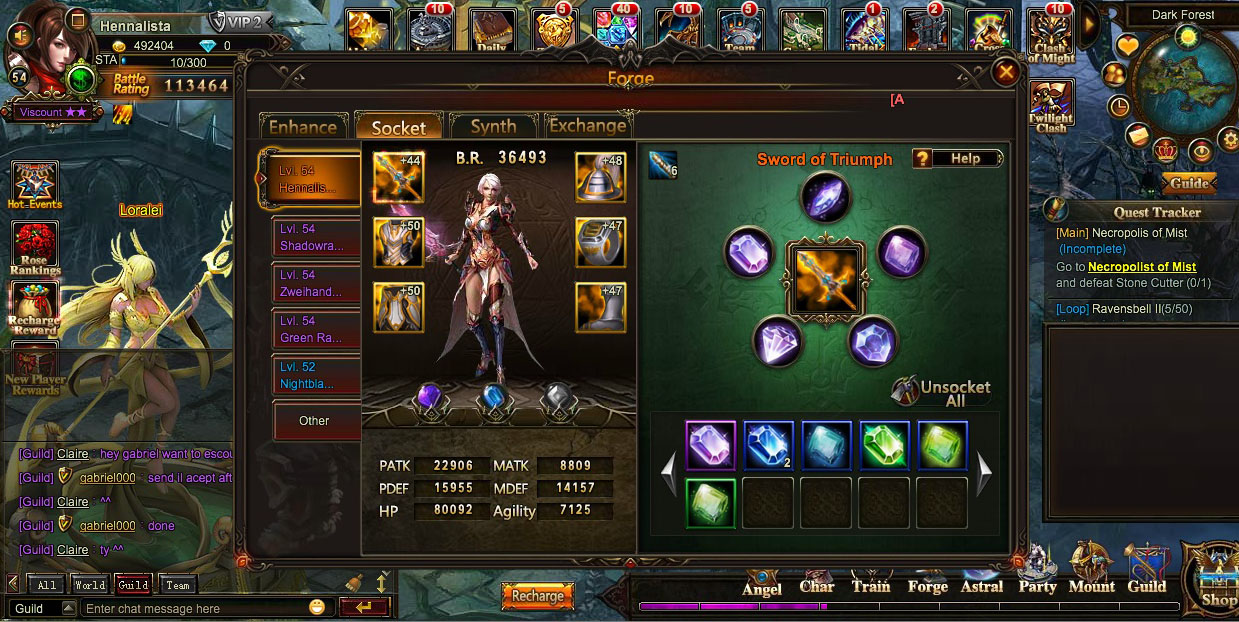Image resolution: width=1239 pixels, height=622 pixels.
Task: Follow the Necropolist of Mist quest link
Action: (1142, 267)
